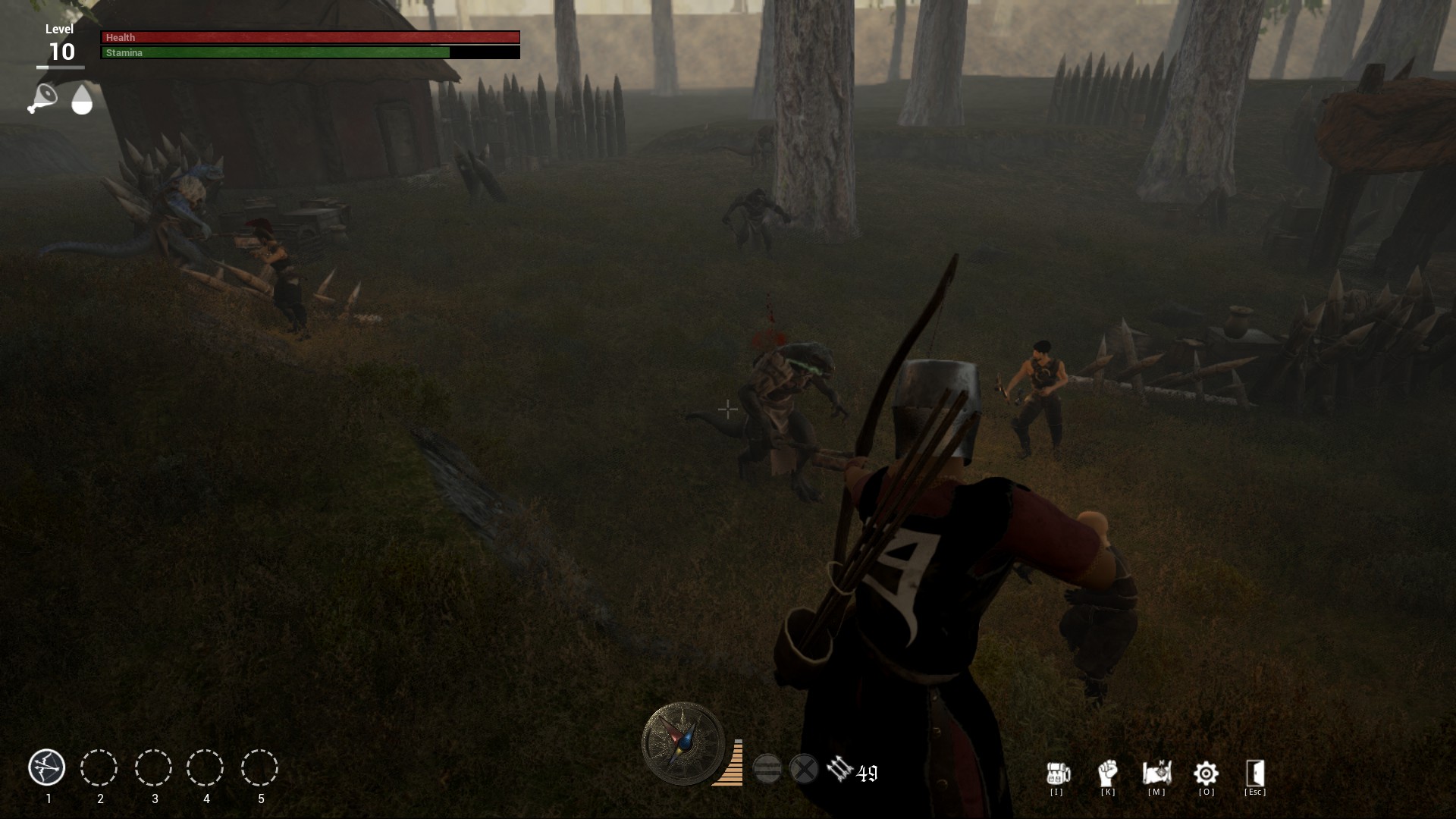This screenshot has height=819, width=1456.
Task: Click the equipped bow icon in hotbar slot 1
Action: pos(47,768)
